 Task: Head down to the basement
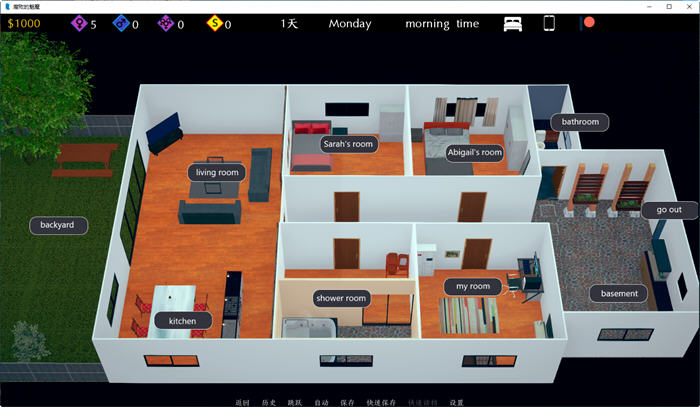(x=619, y=293)
